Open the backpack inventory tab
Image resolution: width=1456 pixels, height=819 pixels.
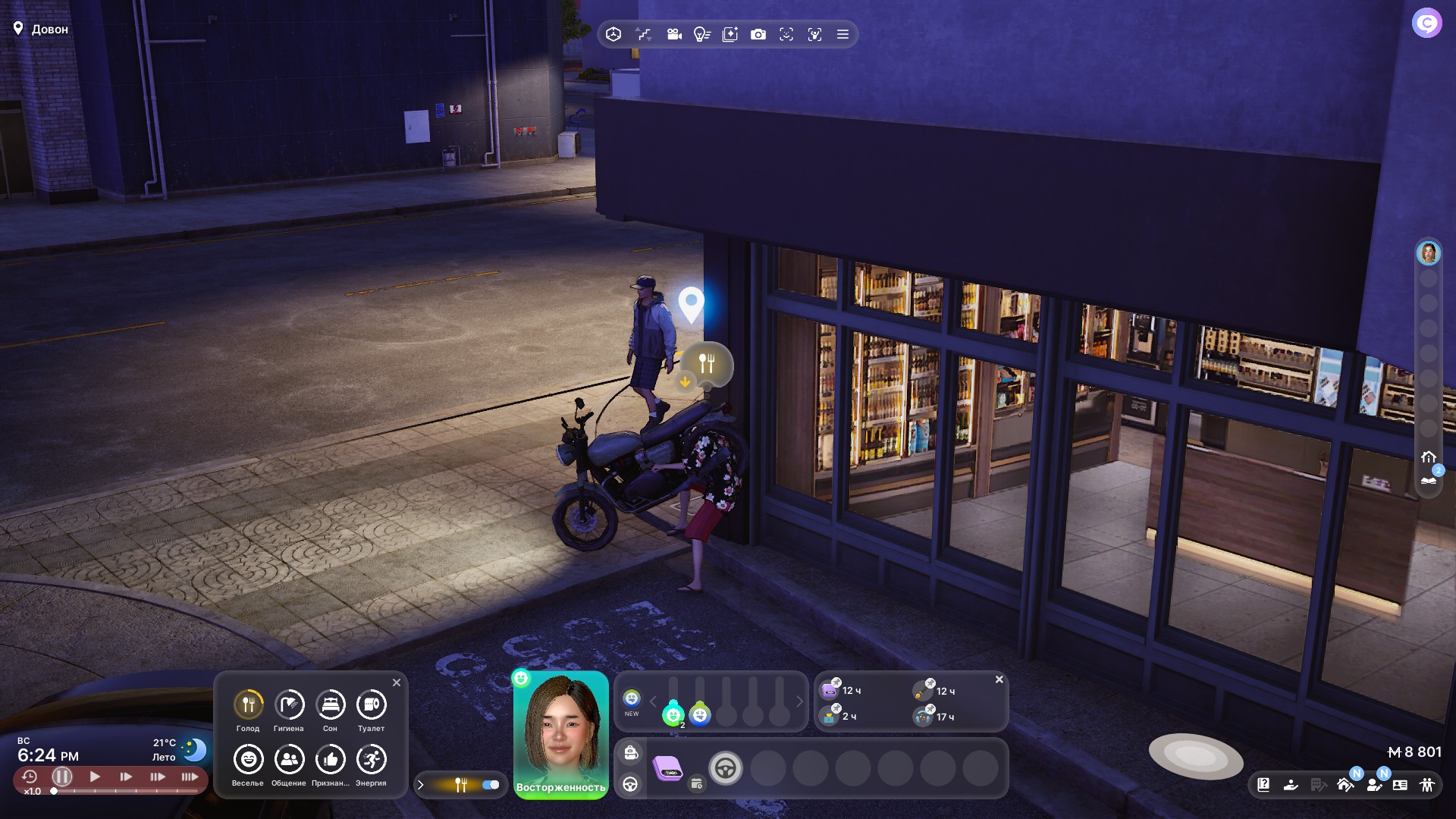click(631, 753)
